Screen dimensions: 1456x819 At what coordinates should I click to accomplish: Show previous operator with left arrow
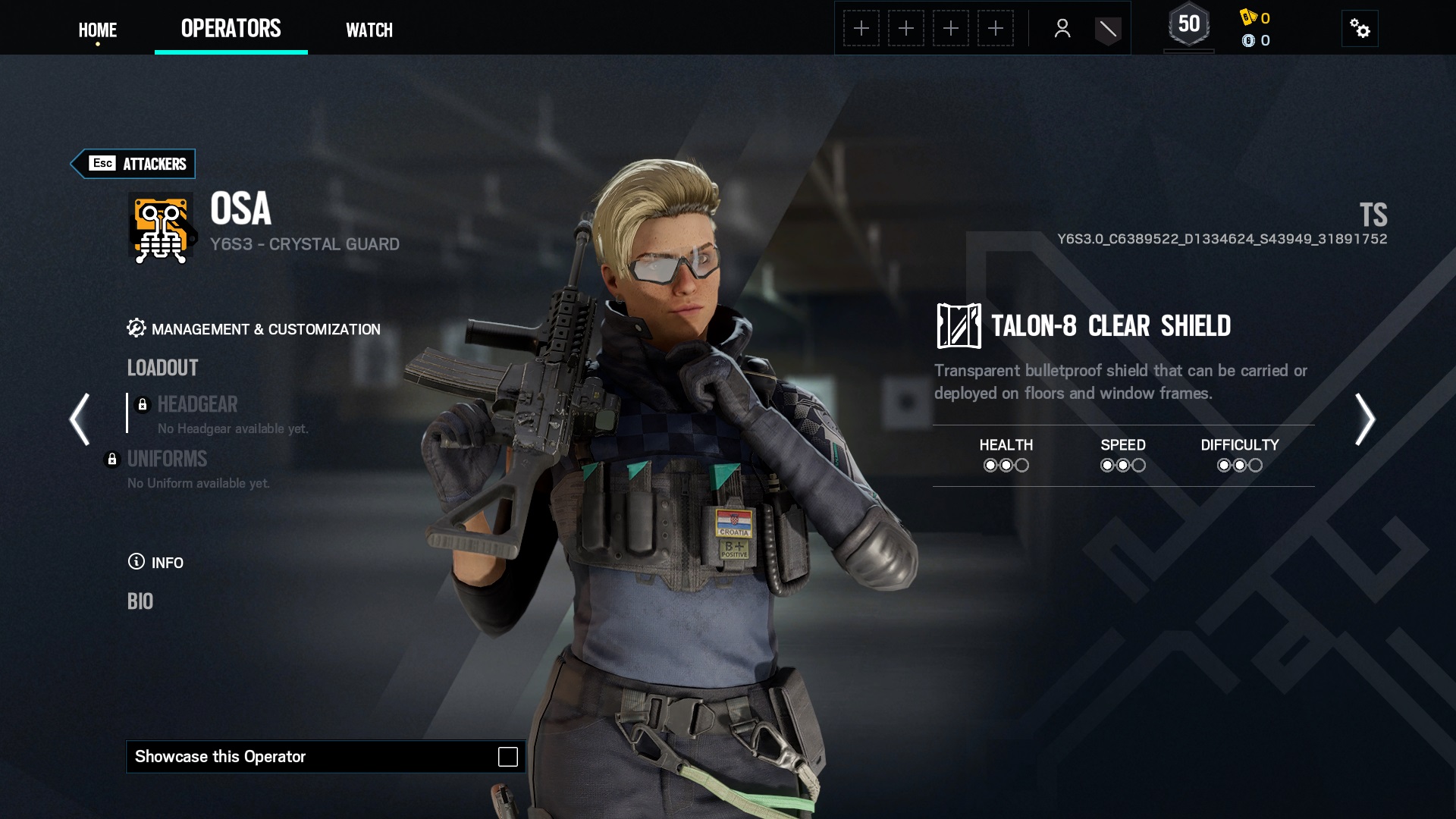80,419
